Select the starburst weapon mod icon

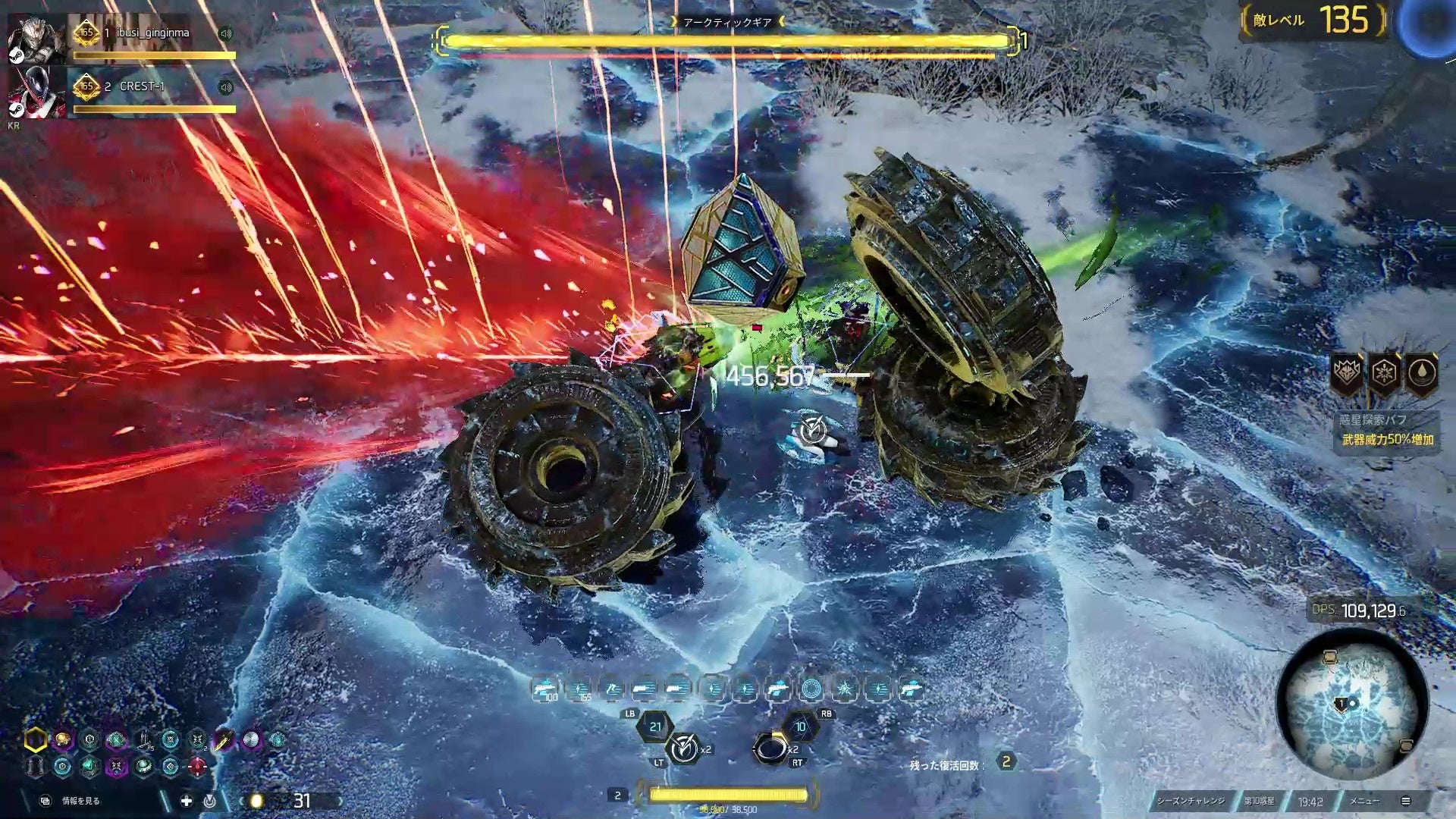coord(845,689)
